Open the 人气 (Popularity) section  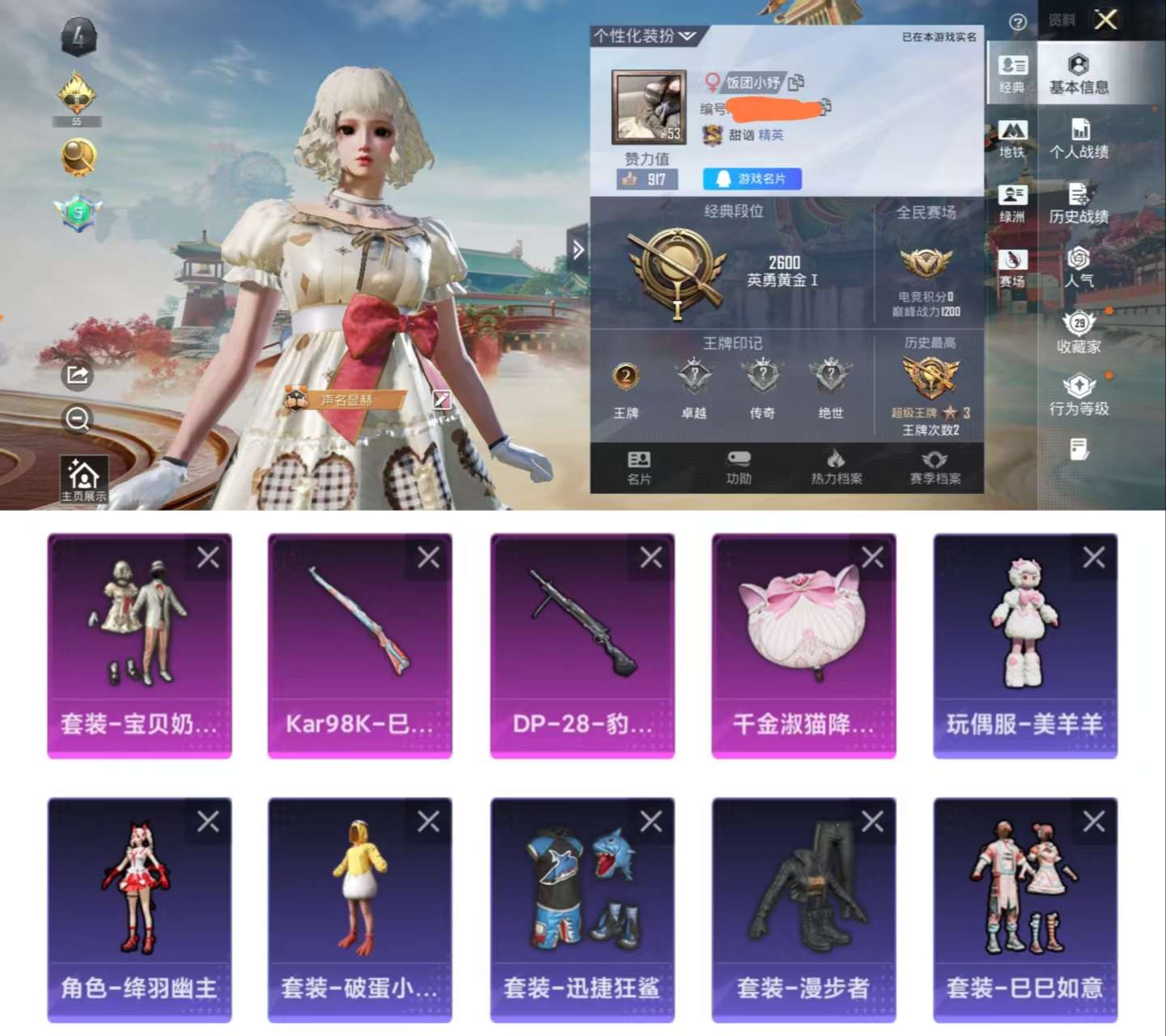1079,270
